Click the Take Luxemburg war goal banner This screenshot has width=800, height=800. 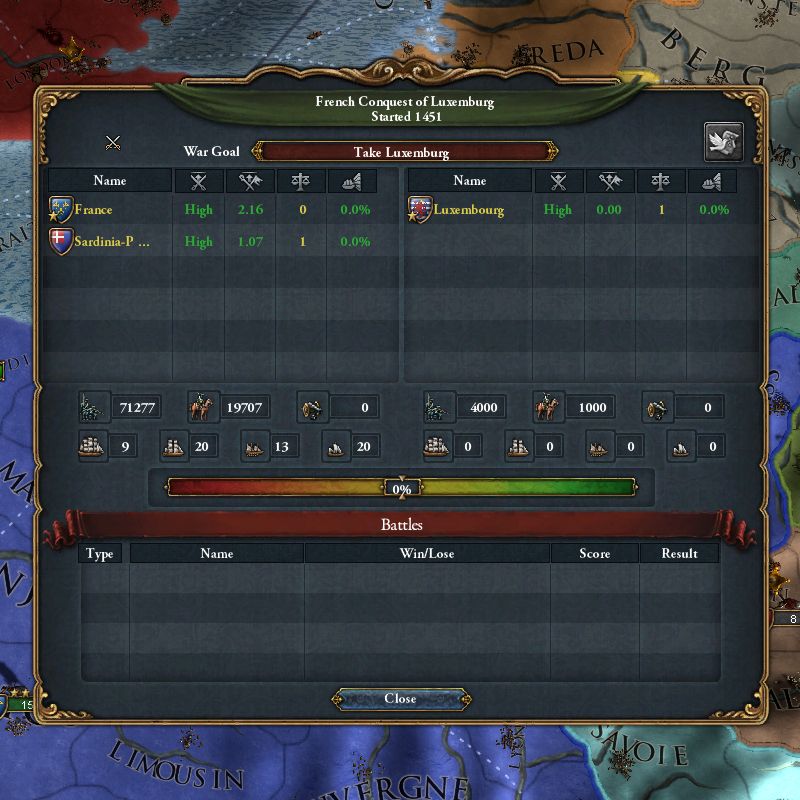coord(402,152)
